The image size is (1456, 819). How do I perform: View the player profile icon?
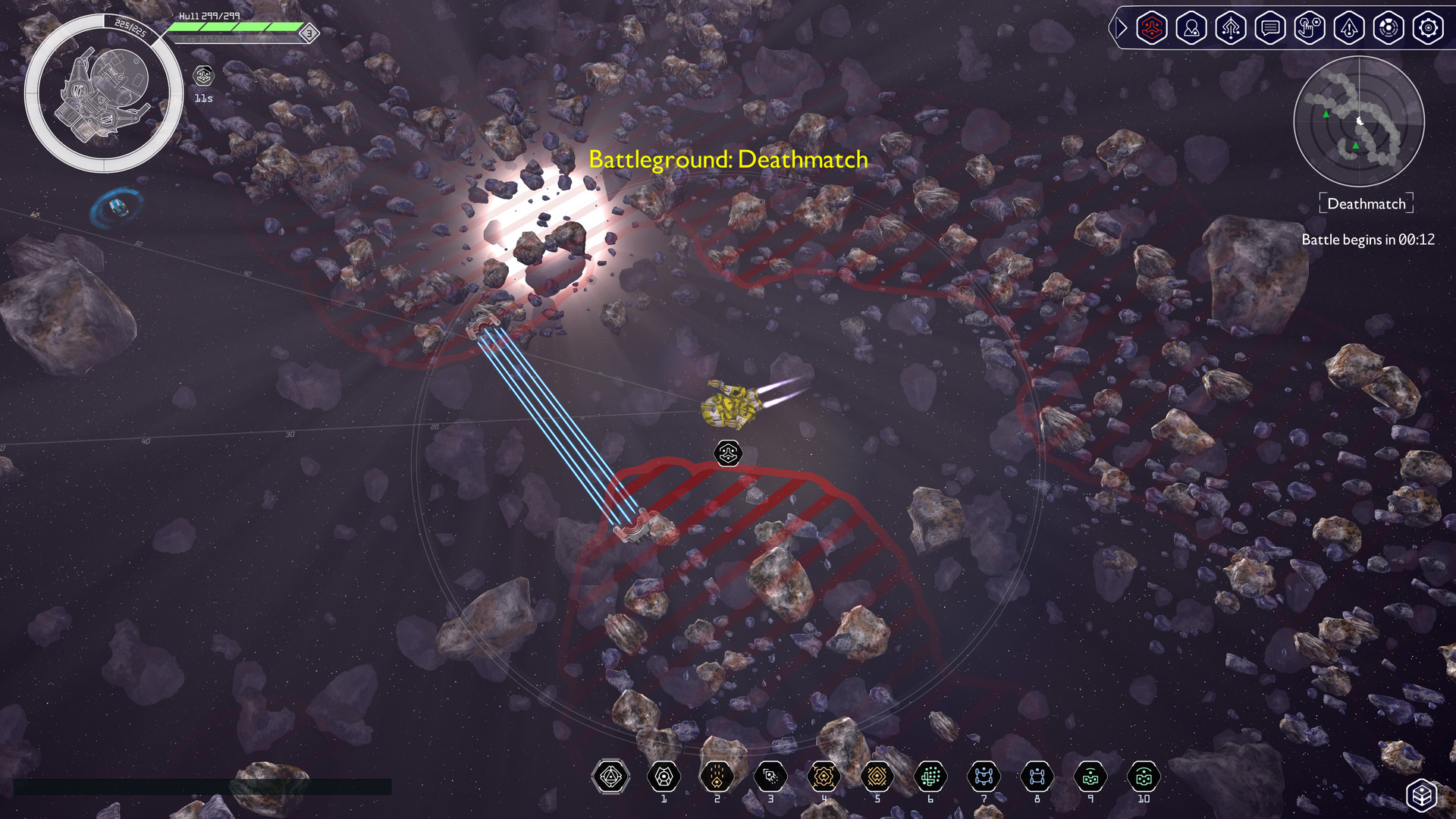tap(1191, 28)
